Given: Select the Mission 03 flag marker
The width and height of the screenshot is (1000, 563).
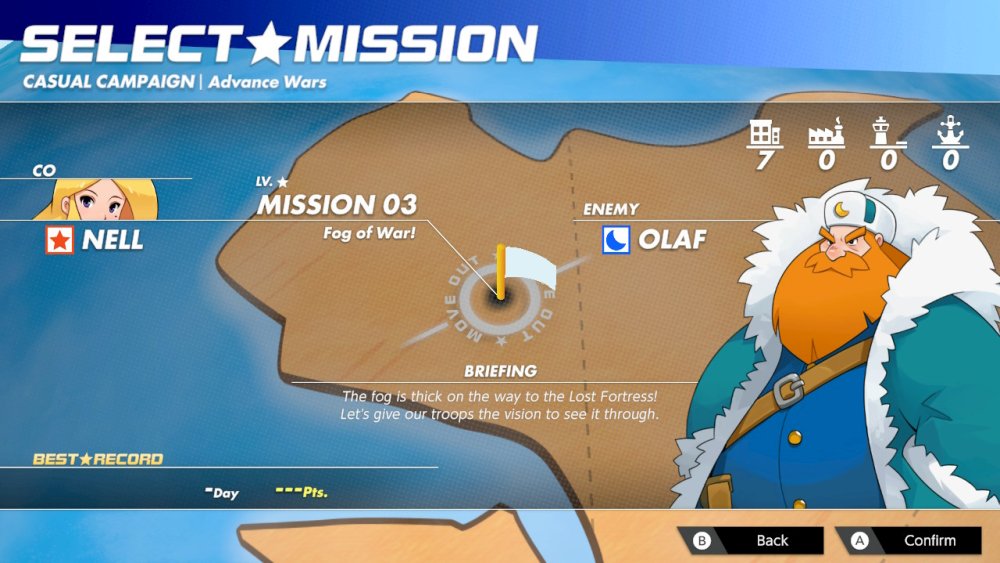Looking at the screenshot, I should pyautogui.click(x=514, y=272).
